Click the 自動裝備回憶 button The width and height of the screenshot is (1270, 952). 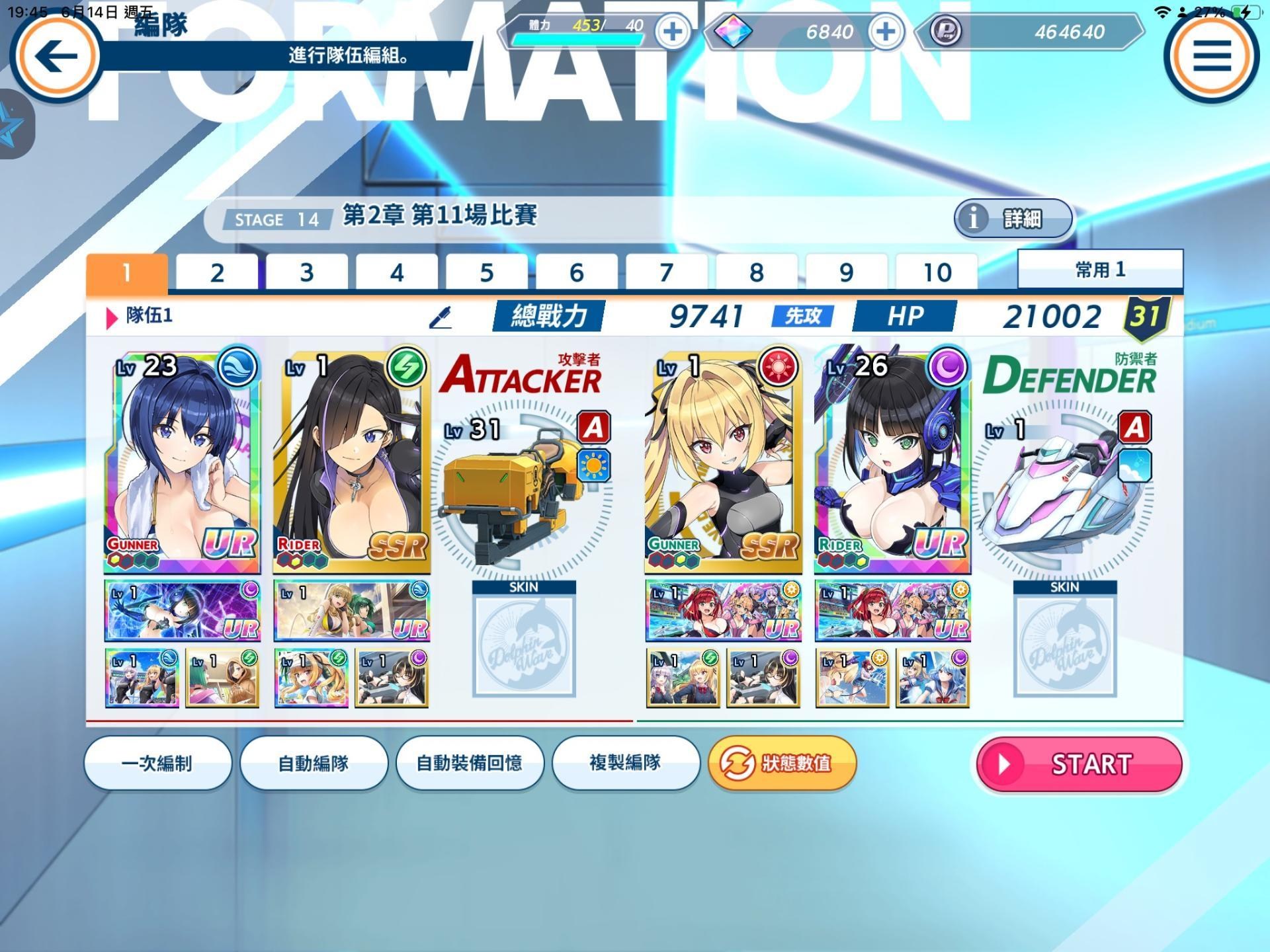(x=470, y=764)
